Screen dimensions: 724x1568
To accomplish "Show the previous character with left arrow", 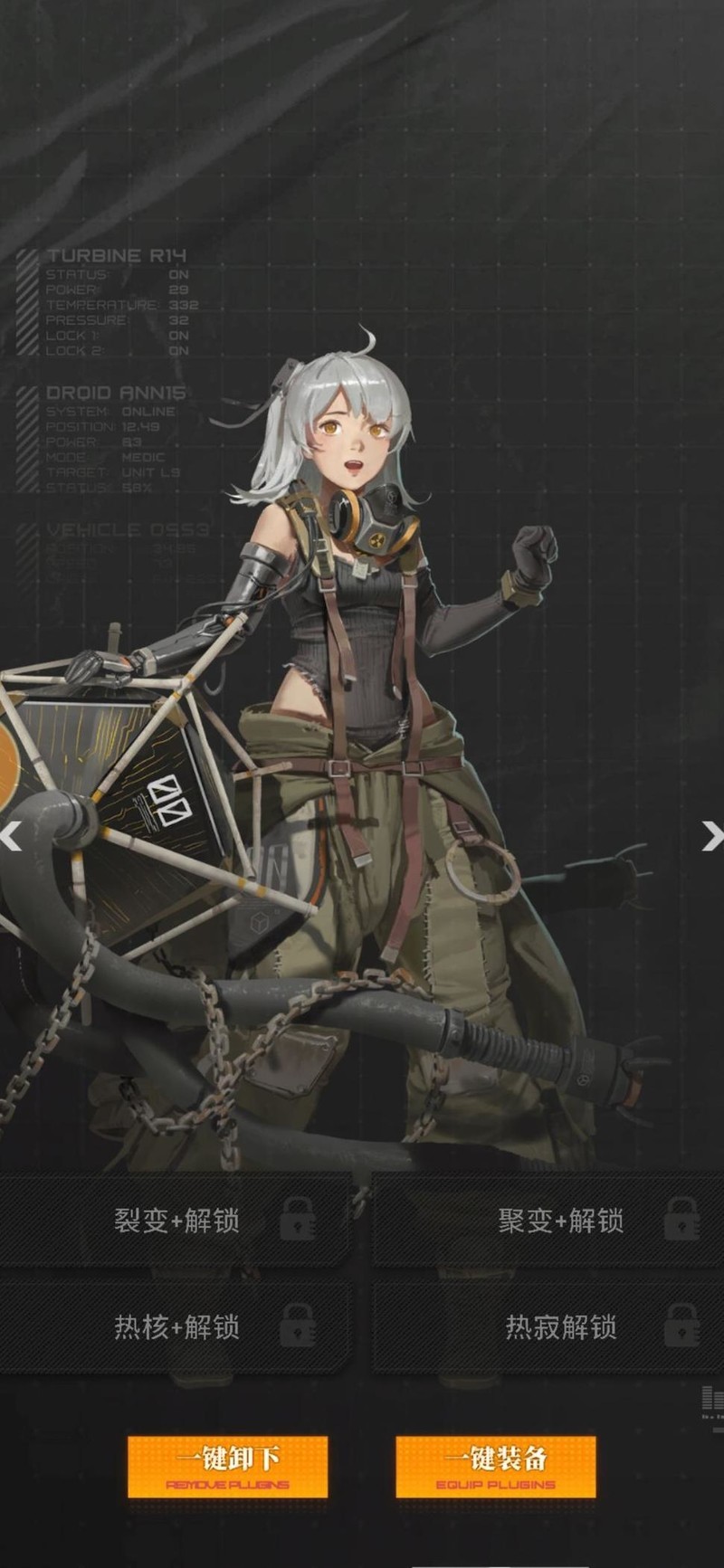I will pyautogui.click(x=11, y=837).
